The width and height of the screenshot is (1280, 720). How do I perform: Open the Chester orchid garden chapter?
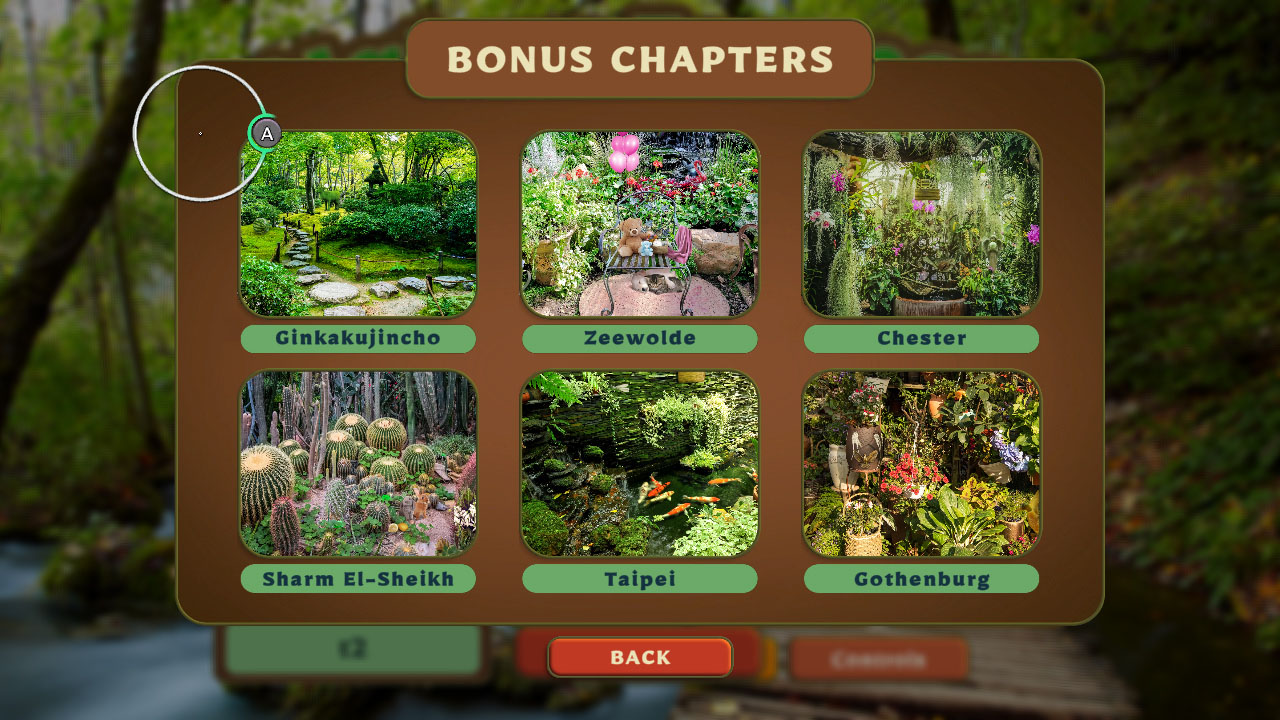[922, 222]
